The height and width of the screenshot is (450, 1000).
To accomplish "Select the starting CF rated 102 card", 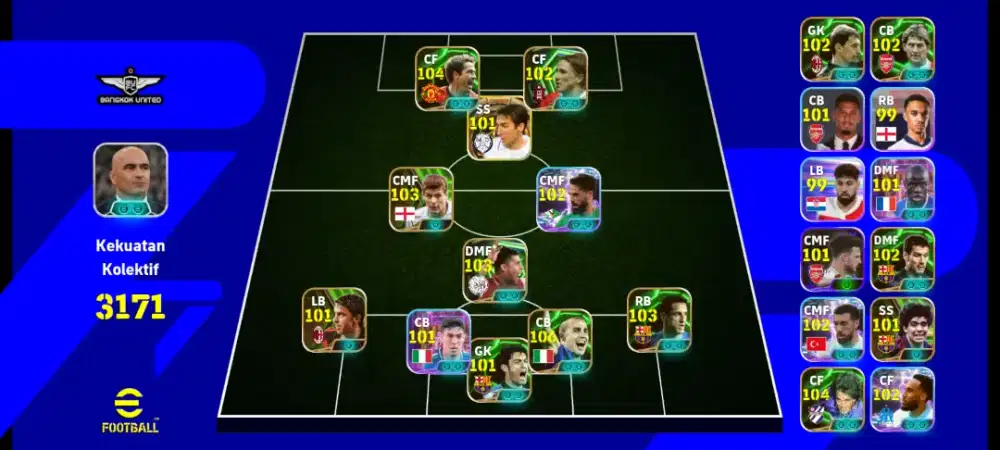I will click(x=555, y=78).
